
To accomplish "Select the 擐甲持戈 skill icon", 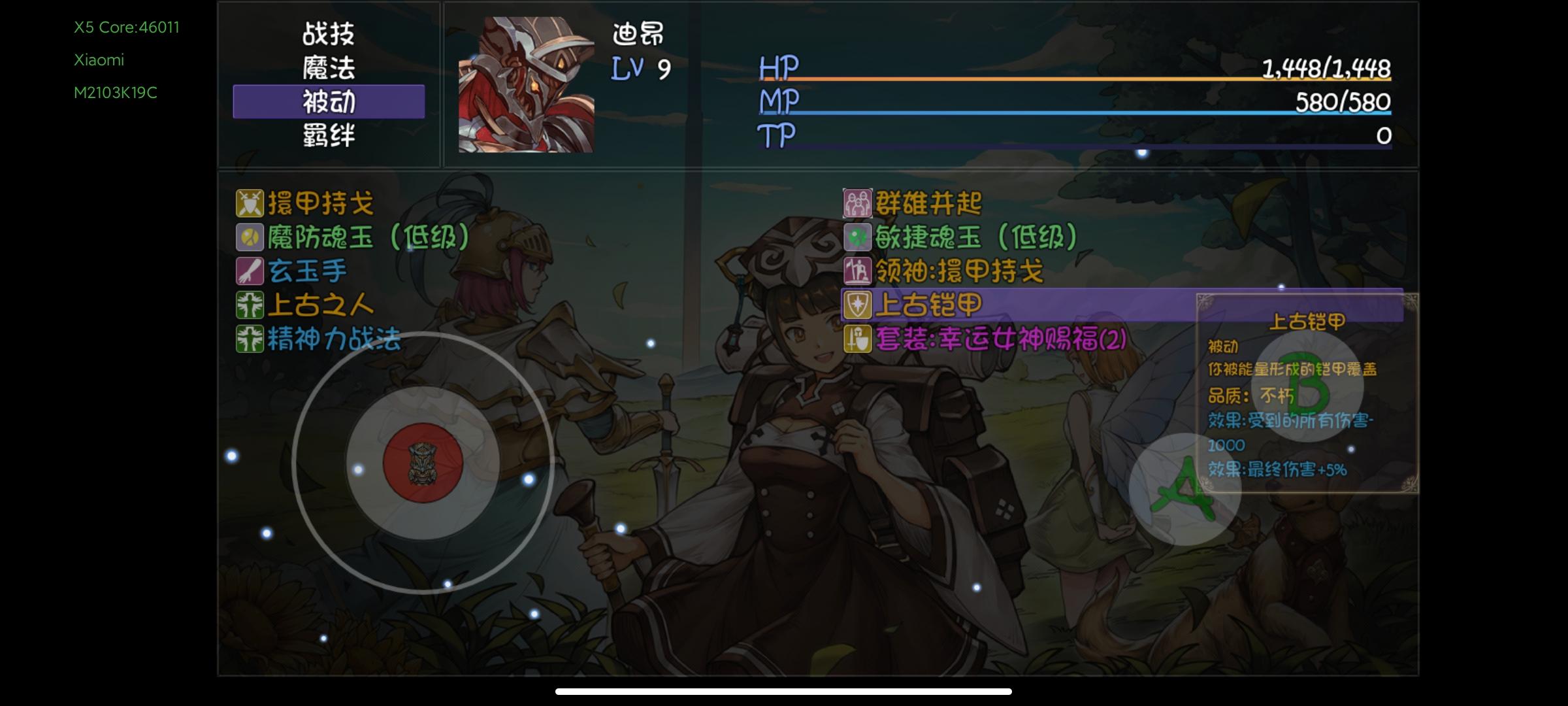I will coord(250,204).
